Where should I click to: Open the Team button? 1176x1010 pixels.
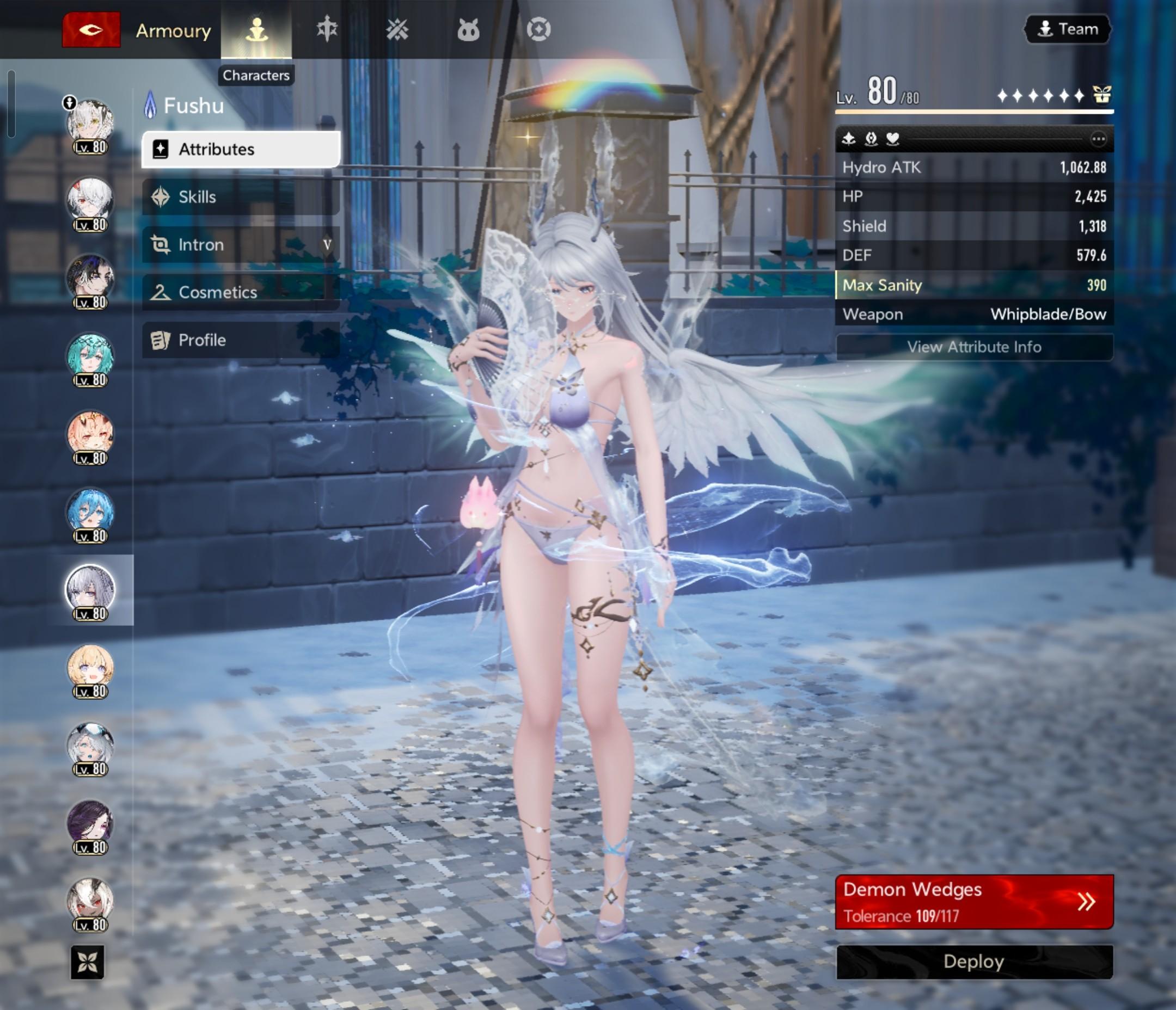coord(1067,29)
